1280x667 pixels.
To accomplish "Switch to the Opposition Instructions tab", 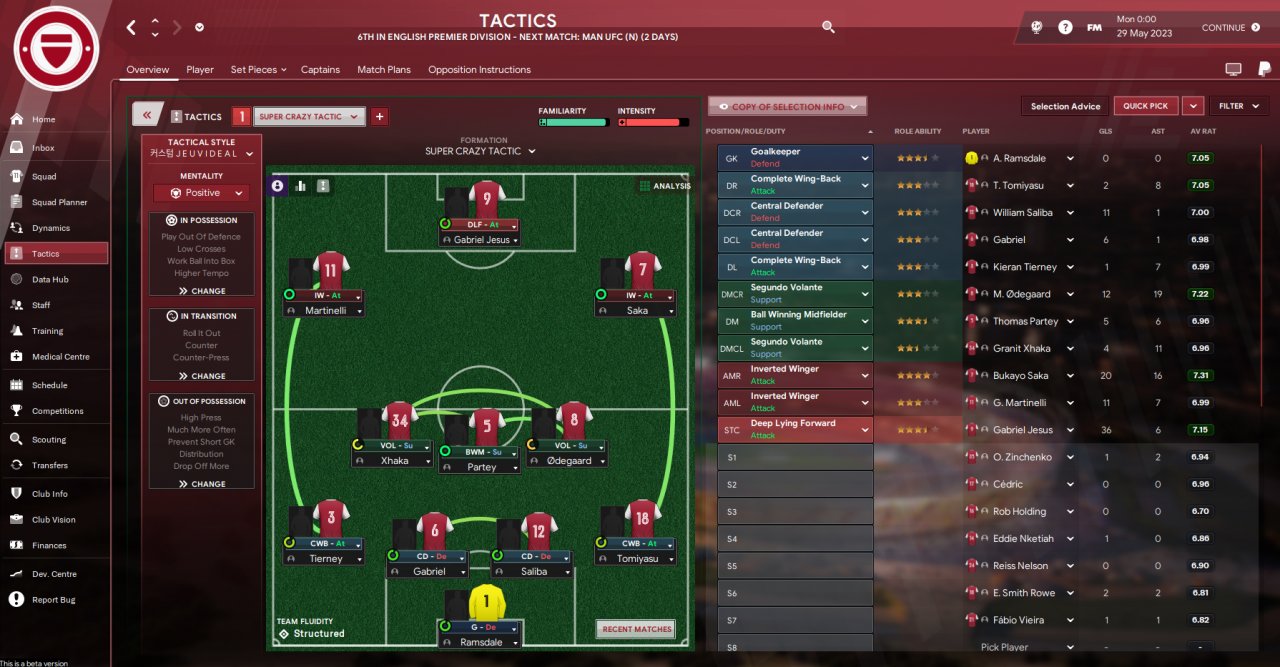I will tap(479, 70).
